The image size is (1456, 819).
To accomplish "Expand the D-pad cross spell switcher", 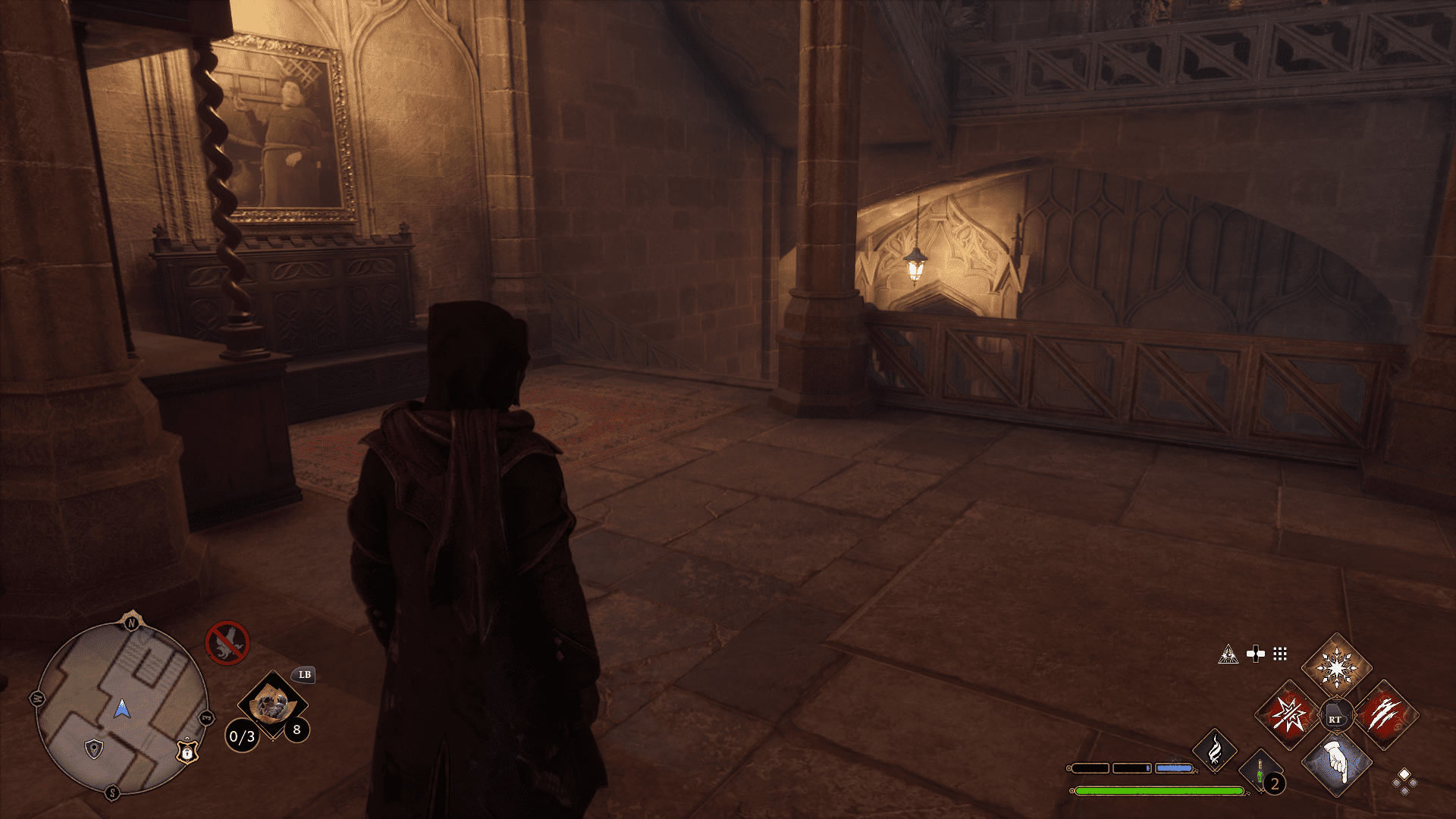I will (x=1256, y=654).
